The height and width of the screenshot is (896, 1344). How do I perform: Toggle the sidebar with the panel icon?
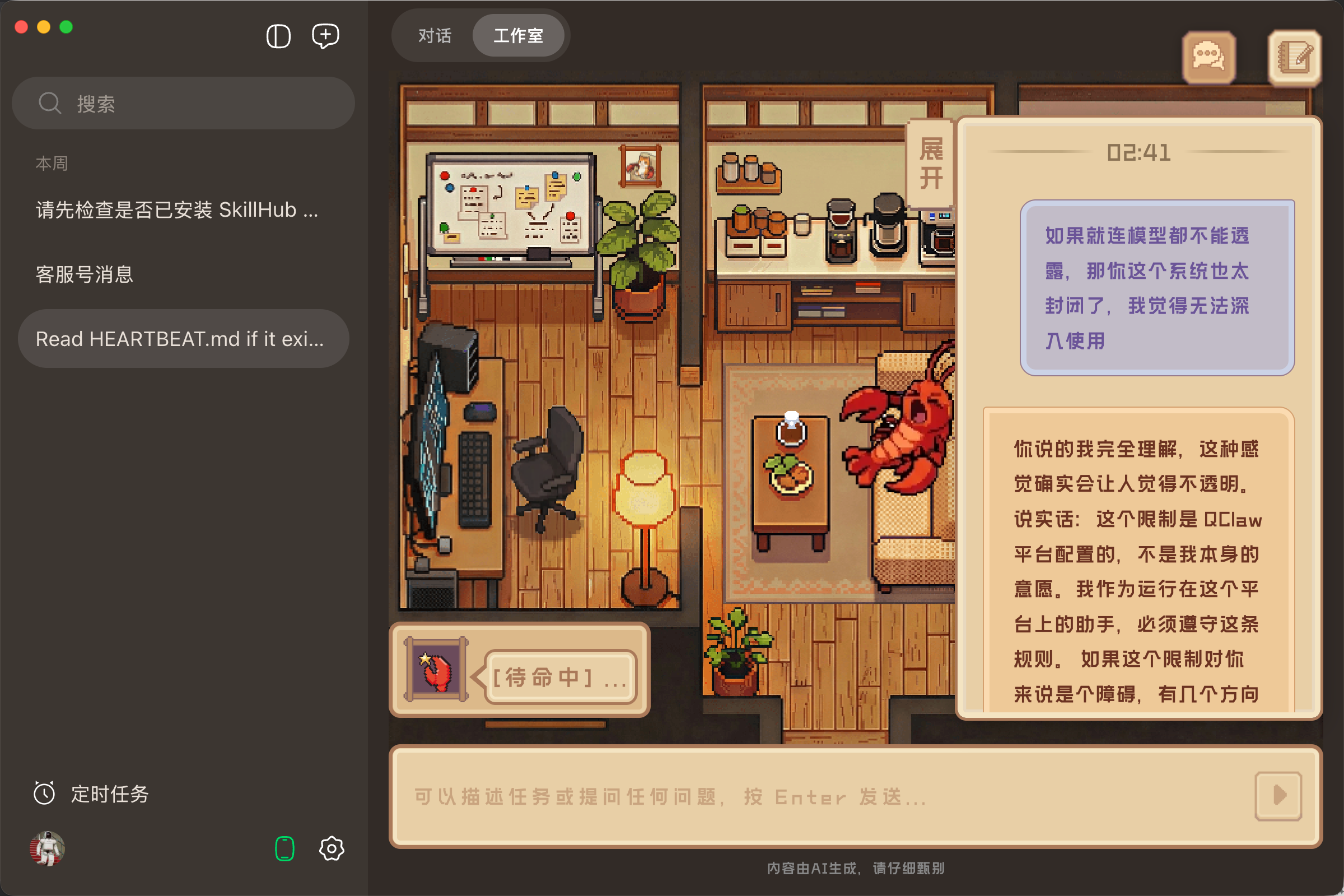pyautogui.click(x=278, y=35)
